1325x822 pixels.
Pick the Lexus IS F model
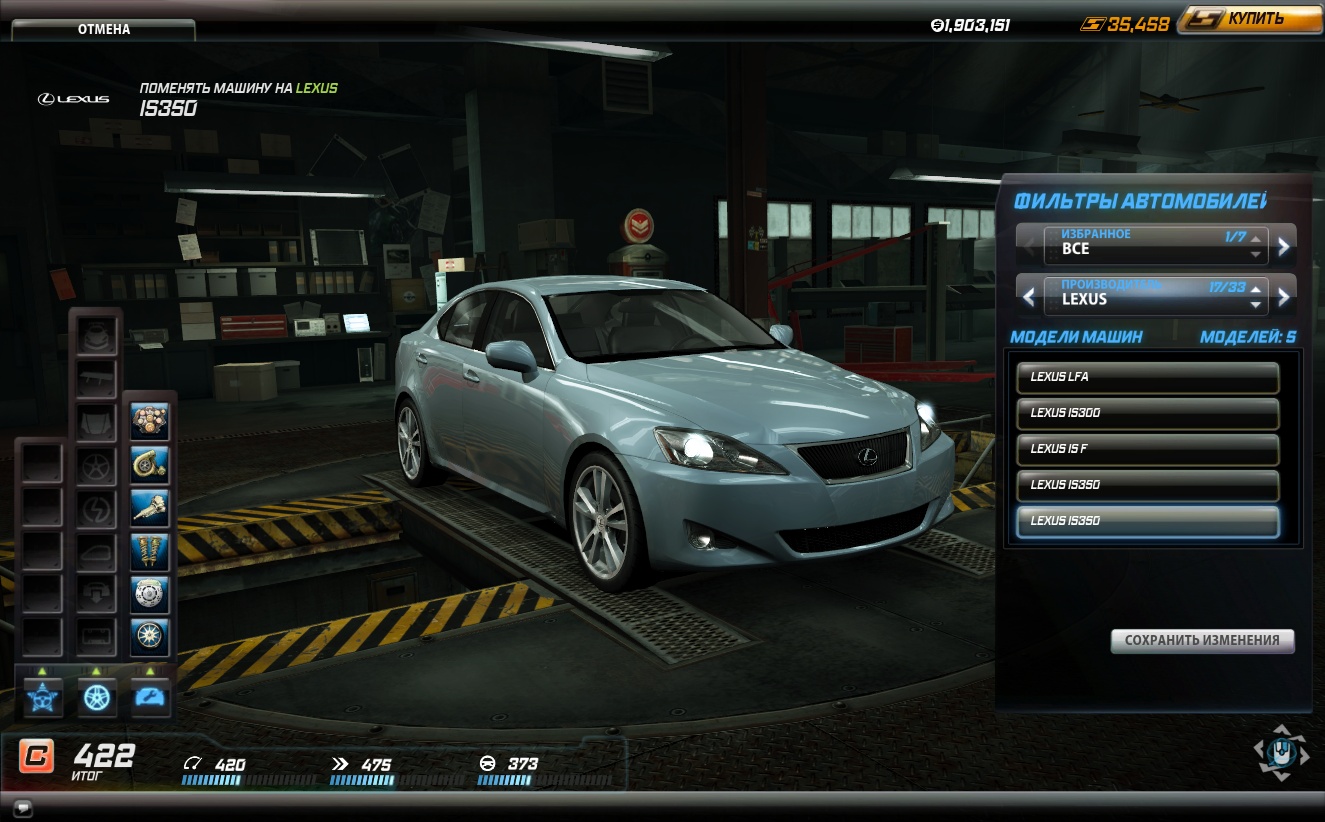pyautogui.click(x=1147, y=449)
